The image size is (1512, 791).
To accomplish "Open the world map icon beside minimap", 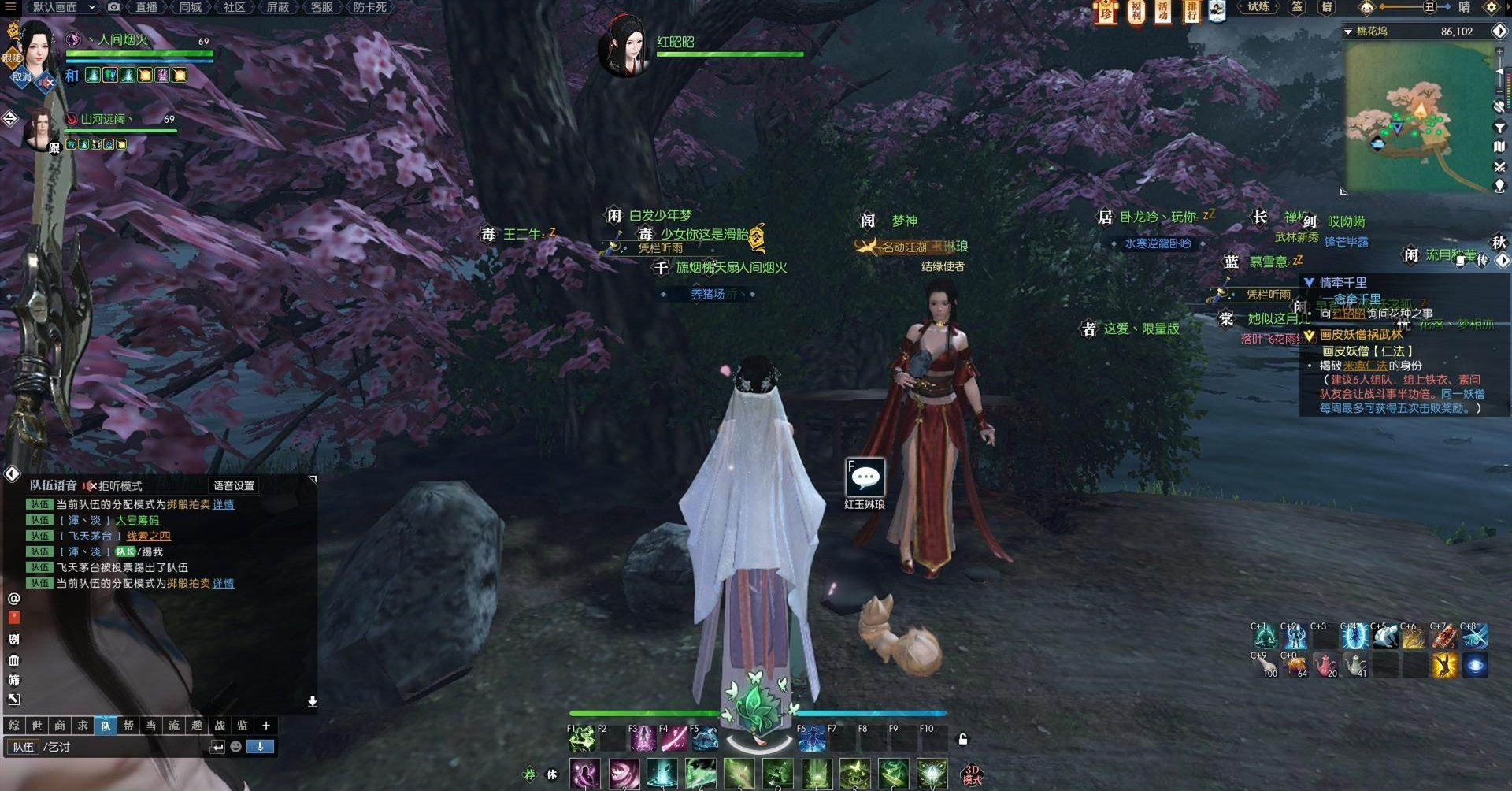I will click(1499, 147).
